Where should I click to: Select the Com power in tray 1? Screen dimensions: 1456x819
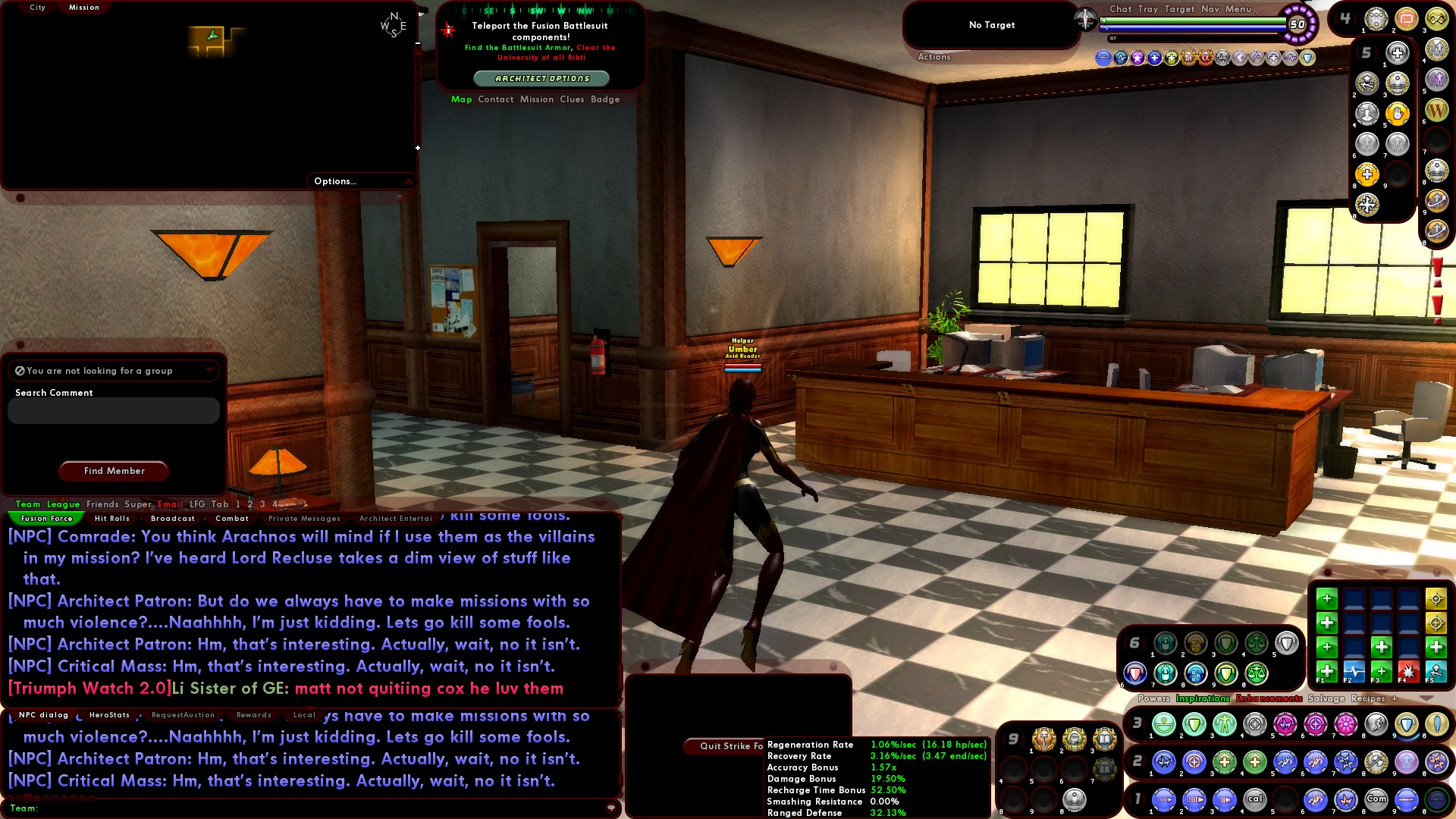click(1376, 799)
